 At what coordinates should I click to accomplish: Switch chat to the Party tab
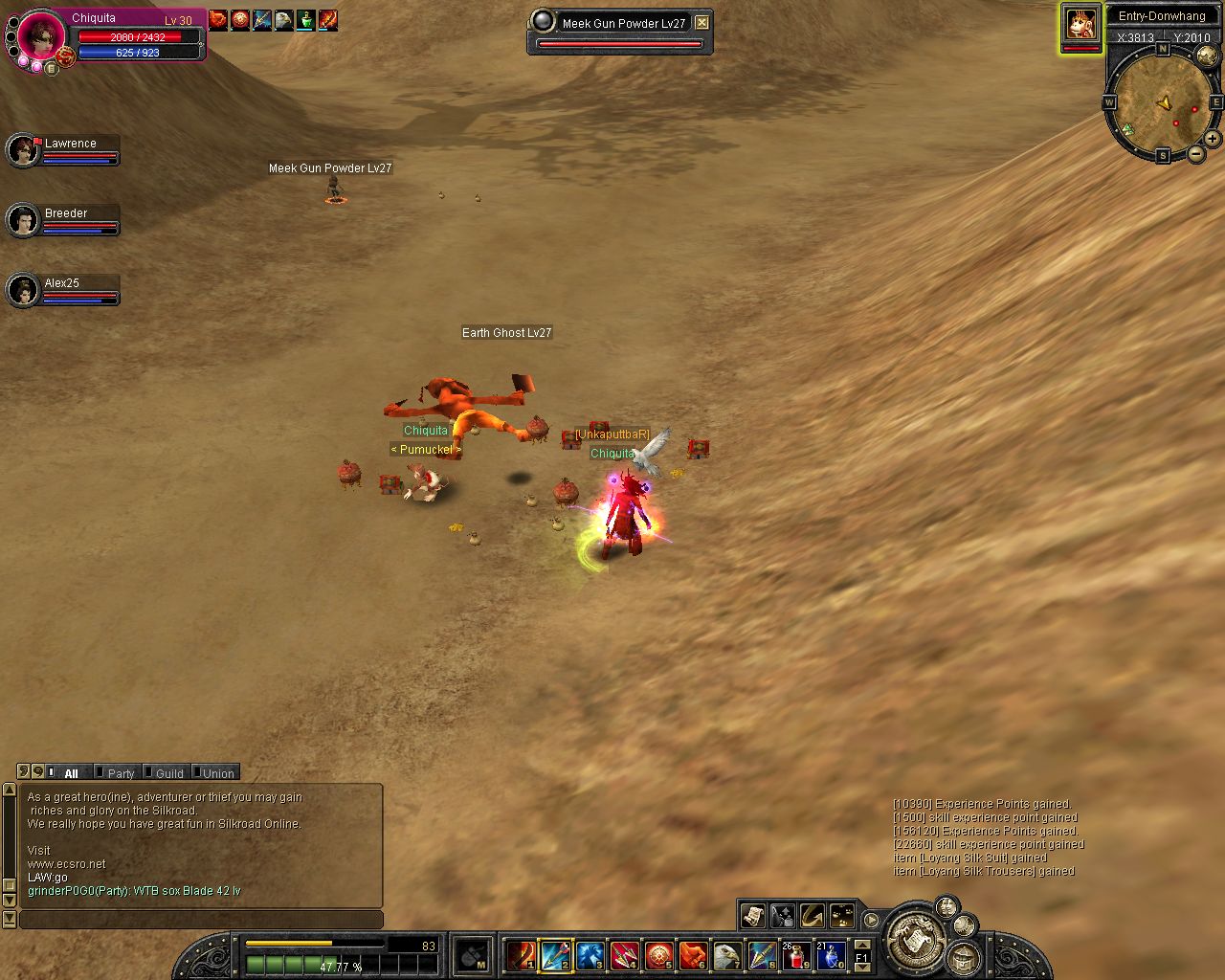click(120, 773)
